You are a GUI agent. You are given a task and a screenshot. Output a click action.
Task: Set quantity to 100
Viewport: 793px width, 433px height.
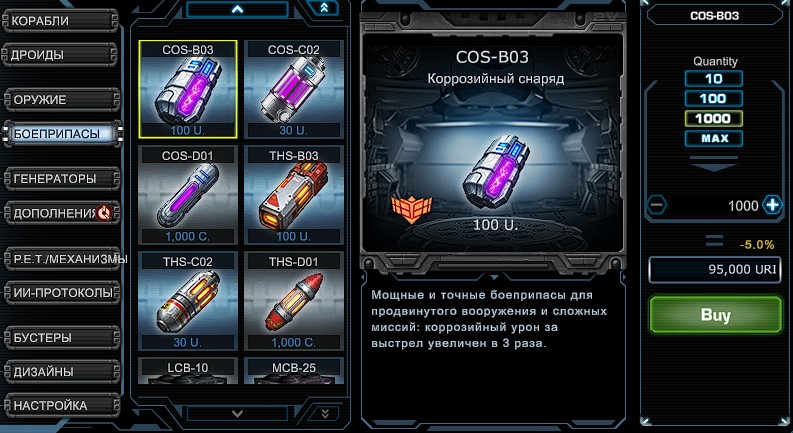click(714, 98)
